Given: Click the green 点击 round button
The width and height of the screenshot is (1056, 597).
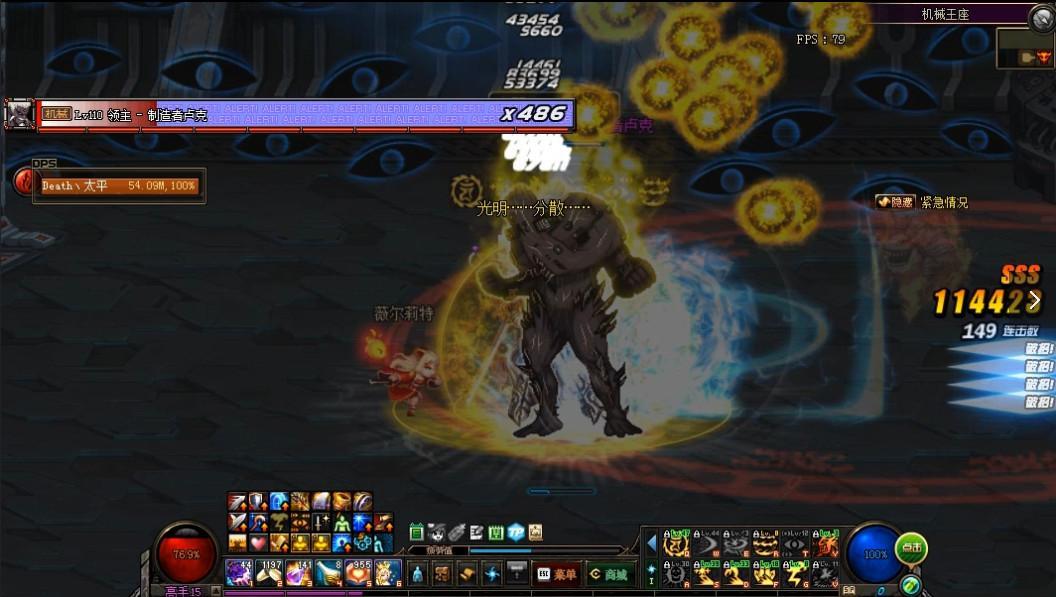Looking at the screenshot, I should [911, 548].
